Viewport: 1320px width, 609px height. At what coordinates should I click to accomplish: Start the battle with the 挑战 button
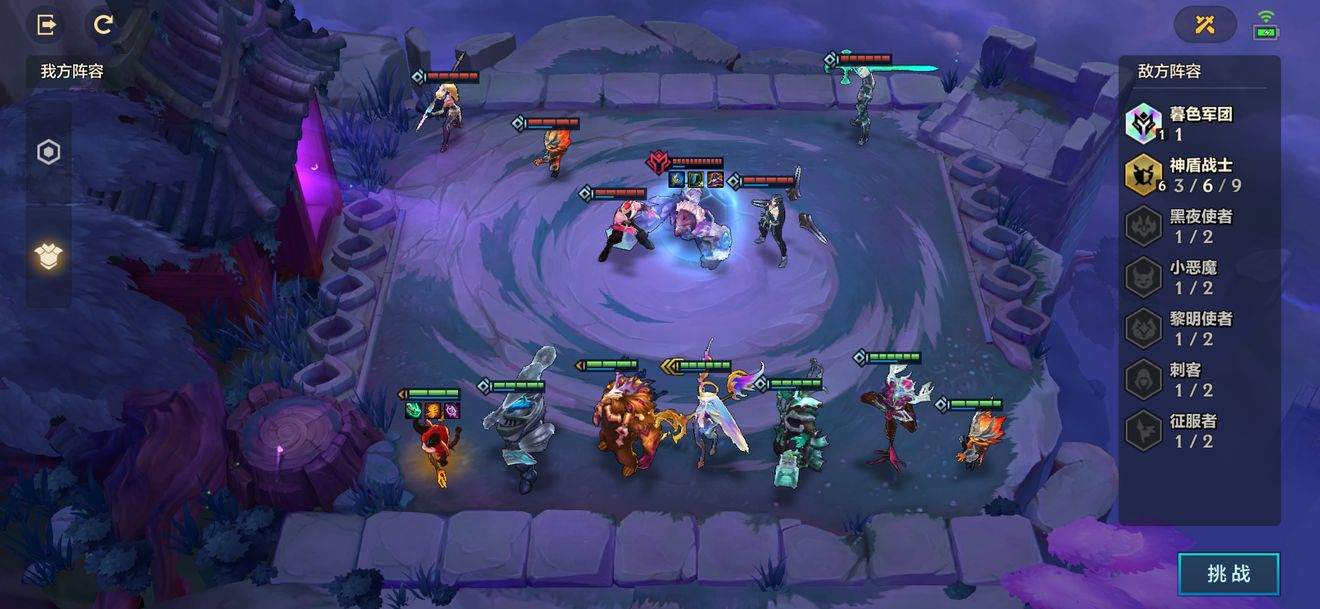tap(1229, 573)
